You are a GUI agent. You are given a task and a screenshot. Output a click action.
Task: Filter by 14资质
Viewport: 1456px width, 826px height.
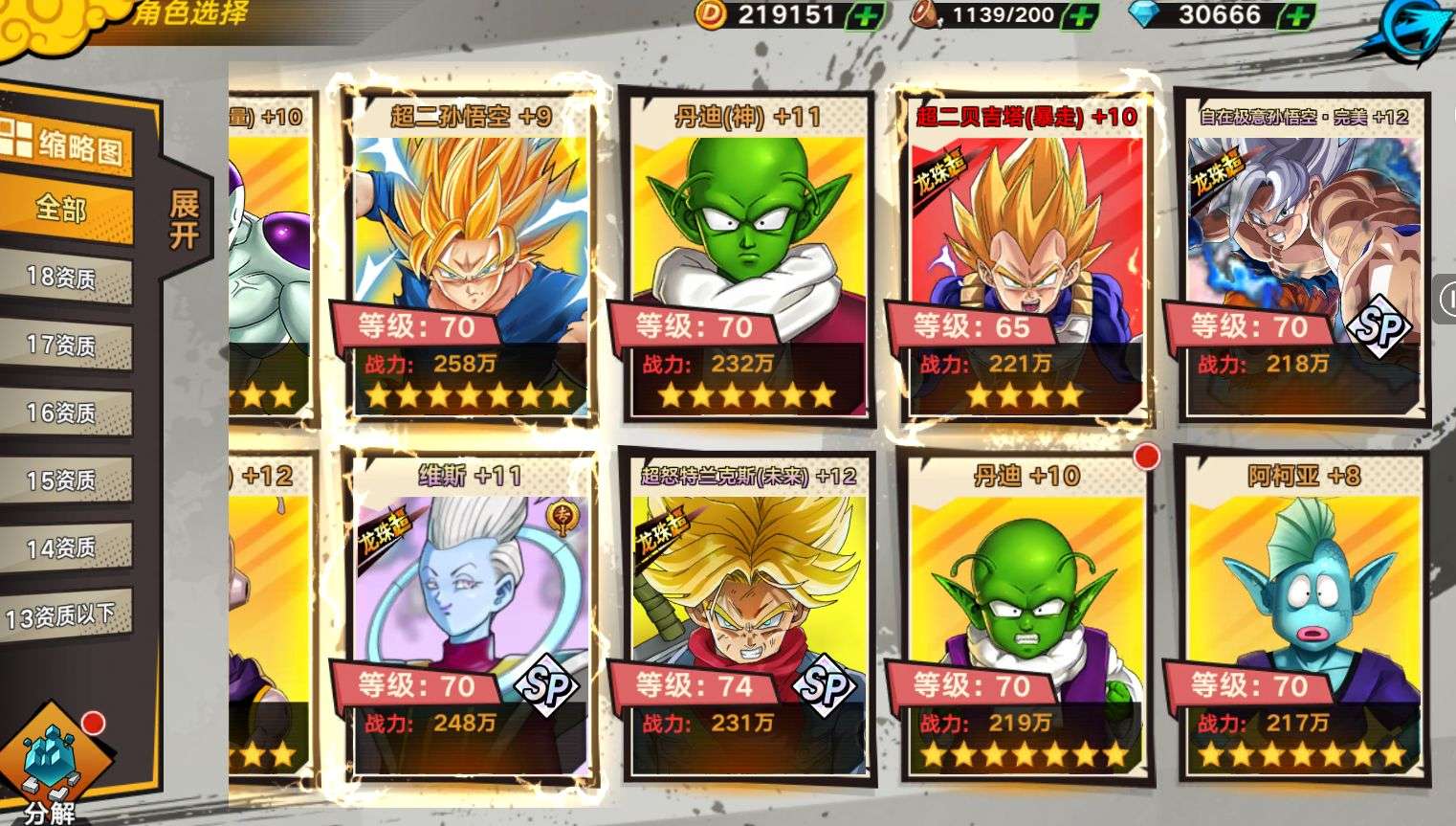point(63,547)
